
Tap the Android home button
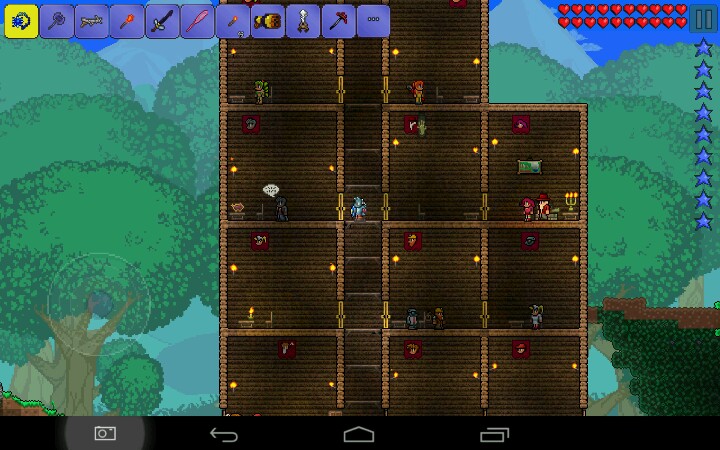(359, 434)
